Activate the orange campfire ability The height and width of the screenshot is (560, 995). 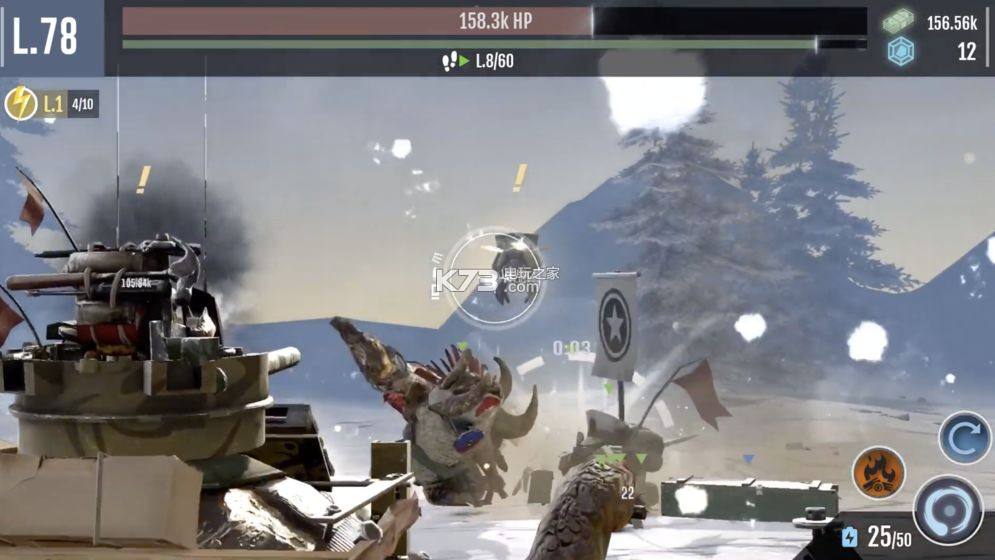coord(878,472)
